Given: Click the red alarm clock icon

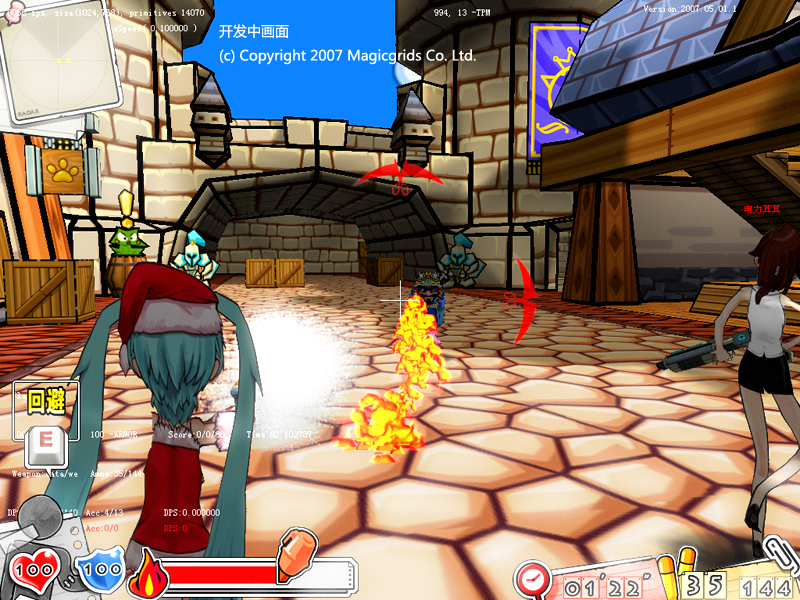Looking at the screenshot, I should pyautogui.click(x=535, y=579).
